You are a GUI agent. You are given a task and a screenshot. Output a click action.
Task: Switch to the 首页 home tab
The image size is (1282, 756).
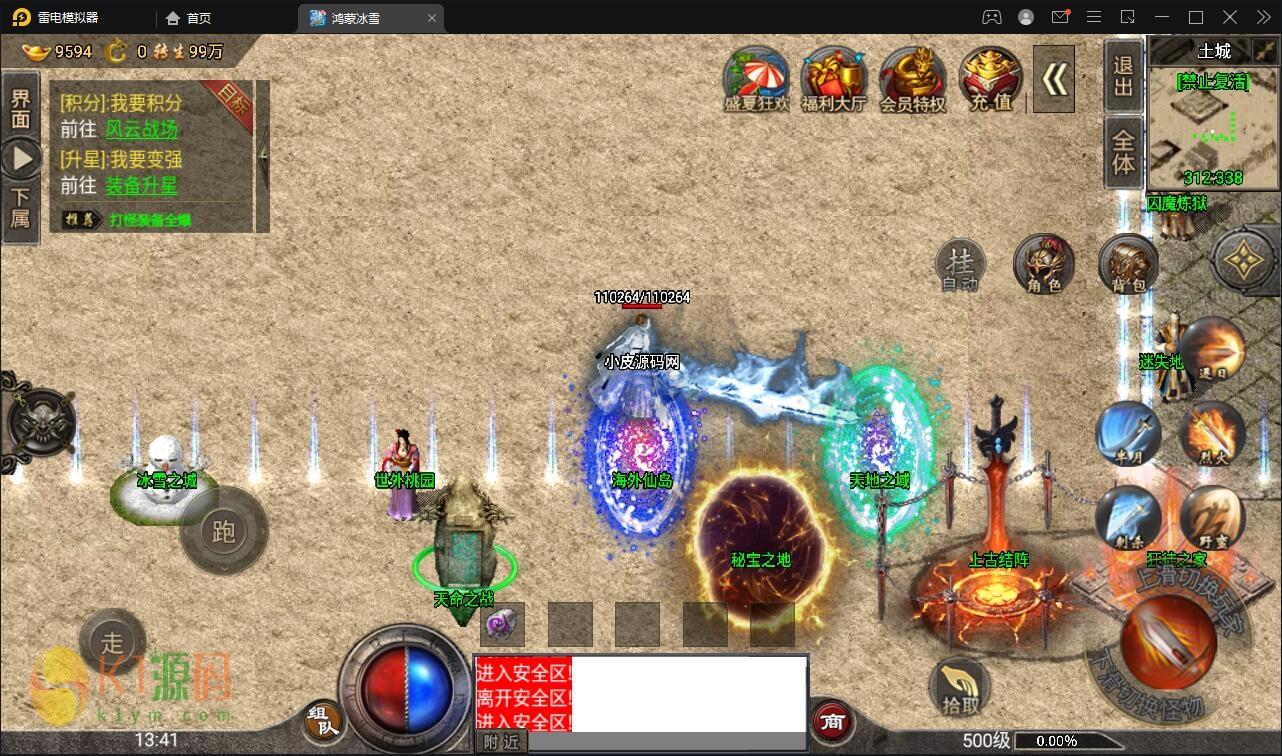coord(188,18)
